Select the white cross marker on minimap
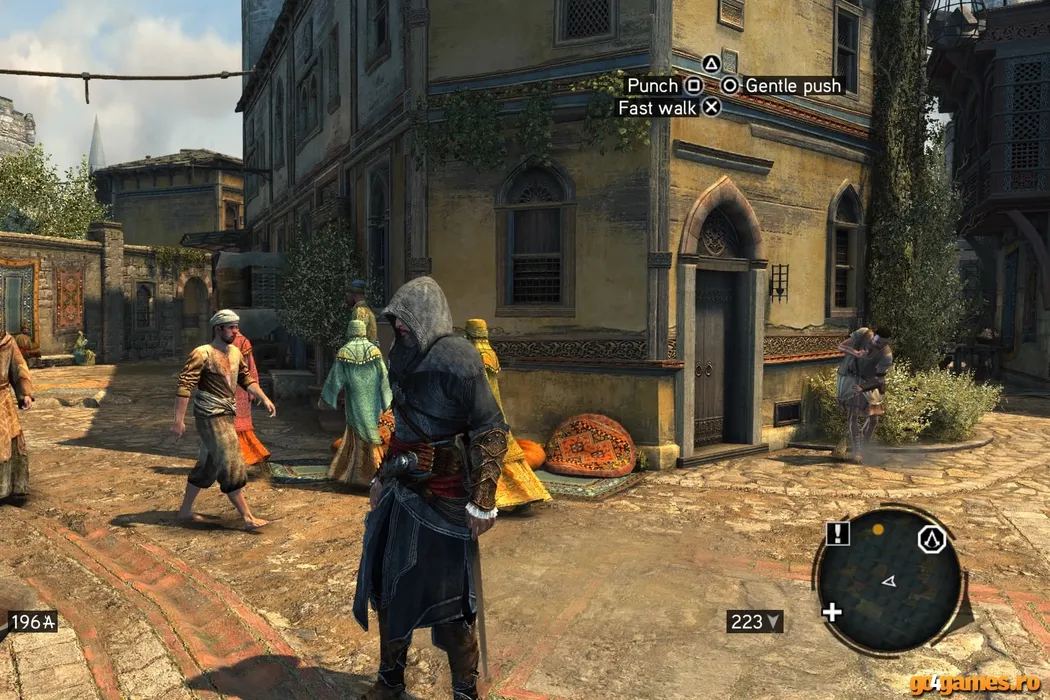Image resolution: width=1050 pixels, height=700 pixels. click(832, 611)
